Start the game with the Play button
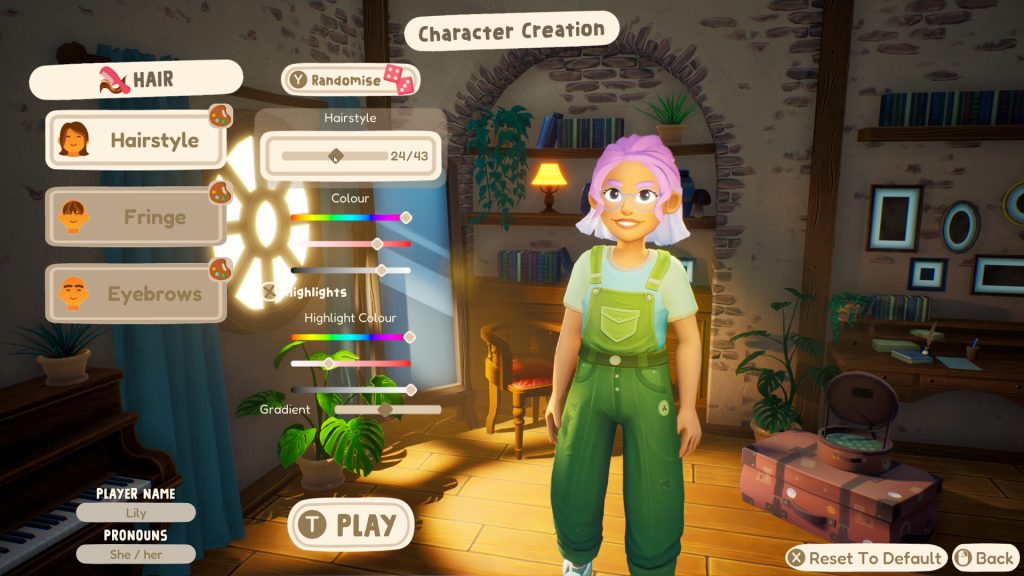The width and height of the screenshot is (1024, 576). [x=351, y=524]
